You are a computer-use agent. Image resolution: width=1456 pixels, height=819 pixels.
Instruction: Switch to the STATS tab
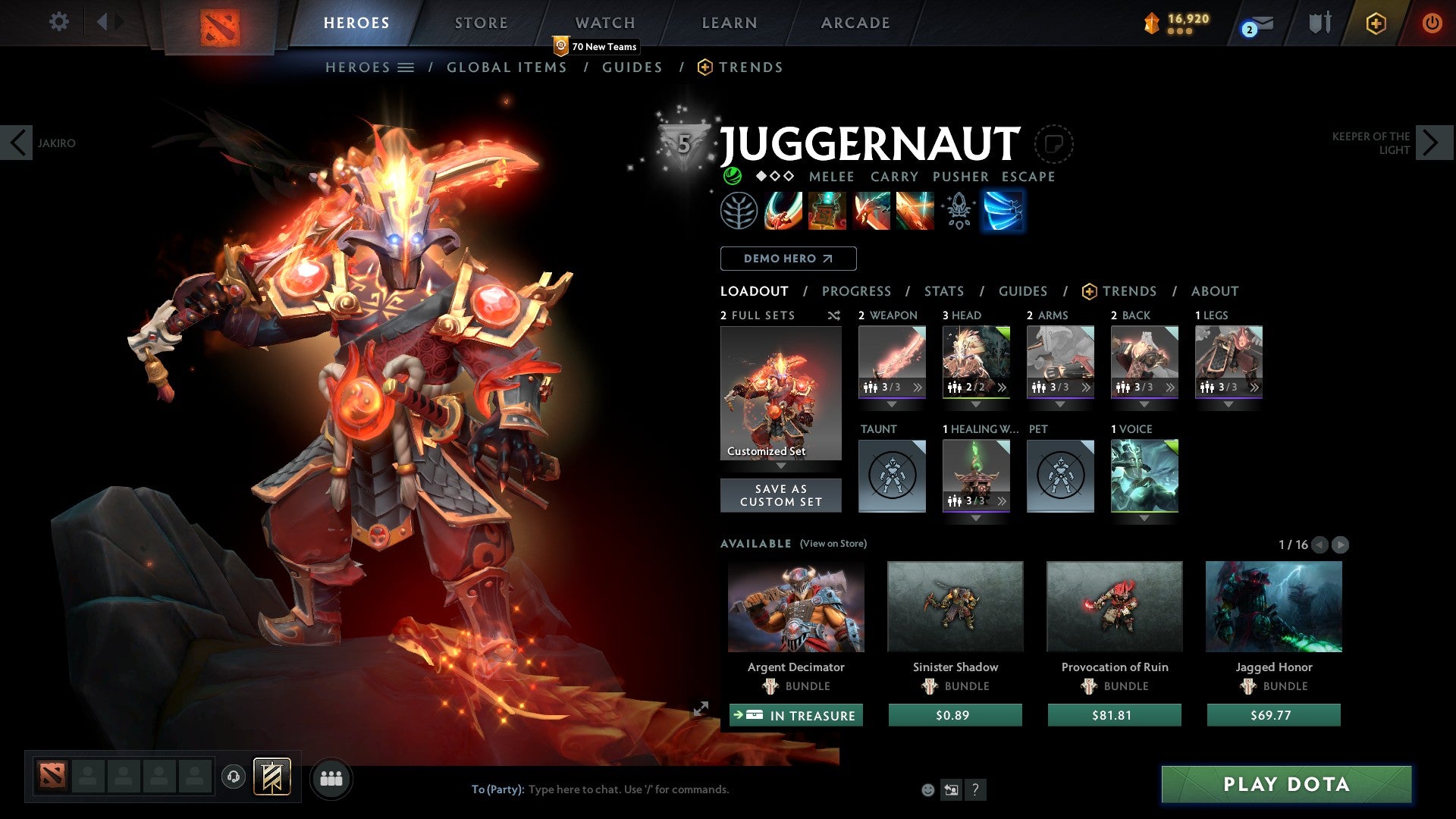943,291
